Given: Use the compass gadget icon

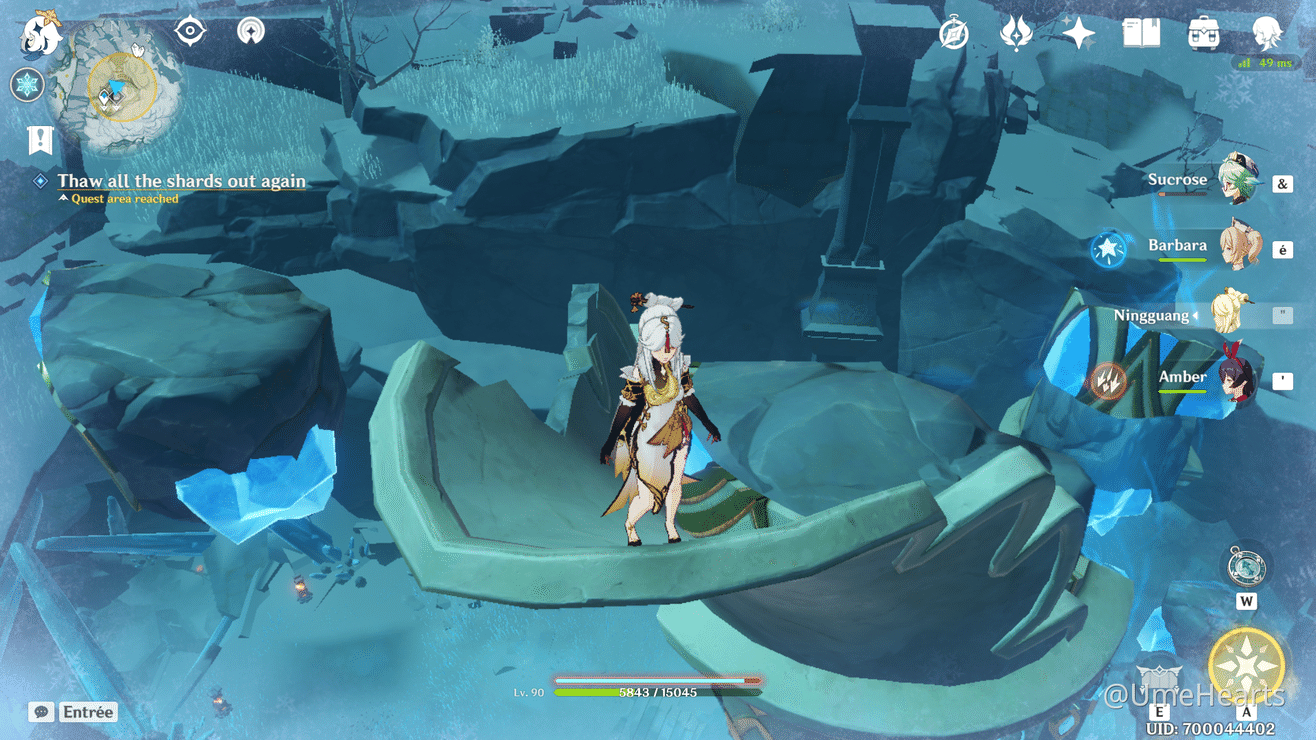Looking at the screenshot, I should 1246,567.
